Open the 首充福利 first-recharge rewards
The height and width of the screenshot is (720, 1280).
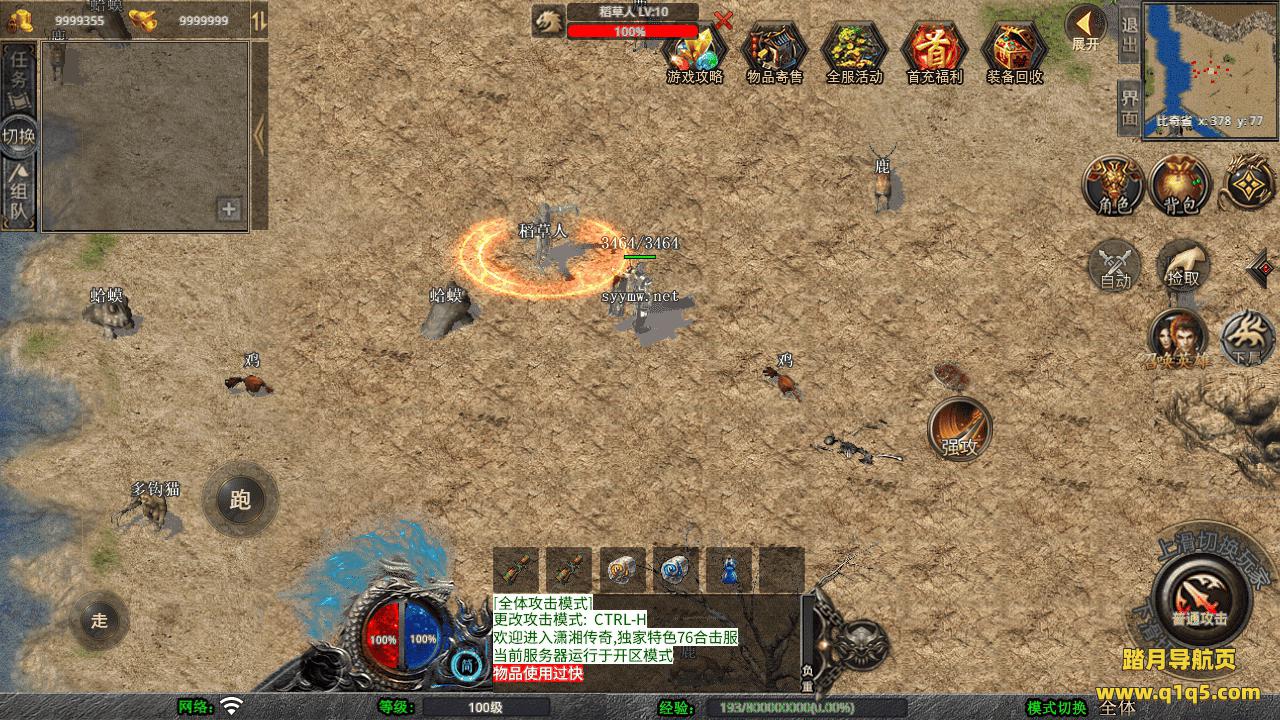[934, 50]
